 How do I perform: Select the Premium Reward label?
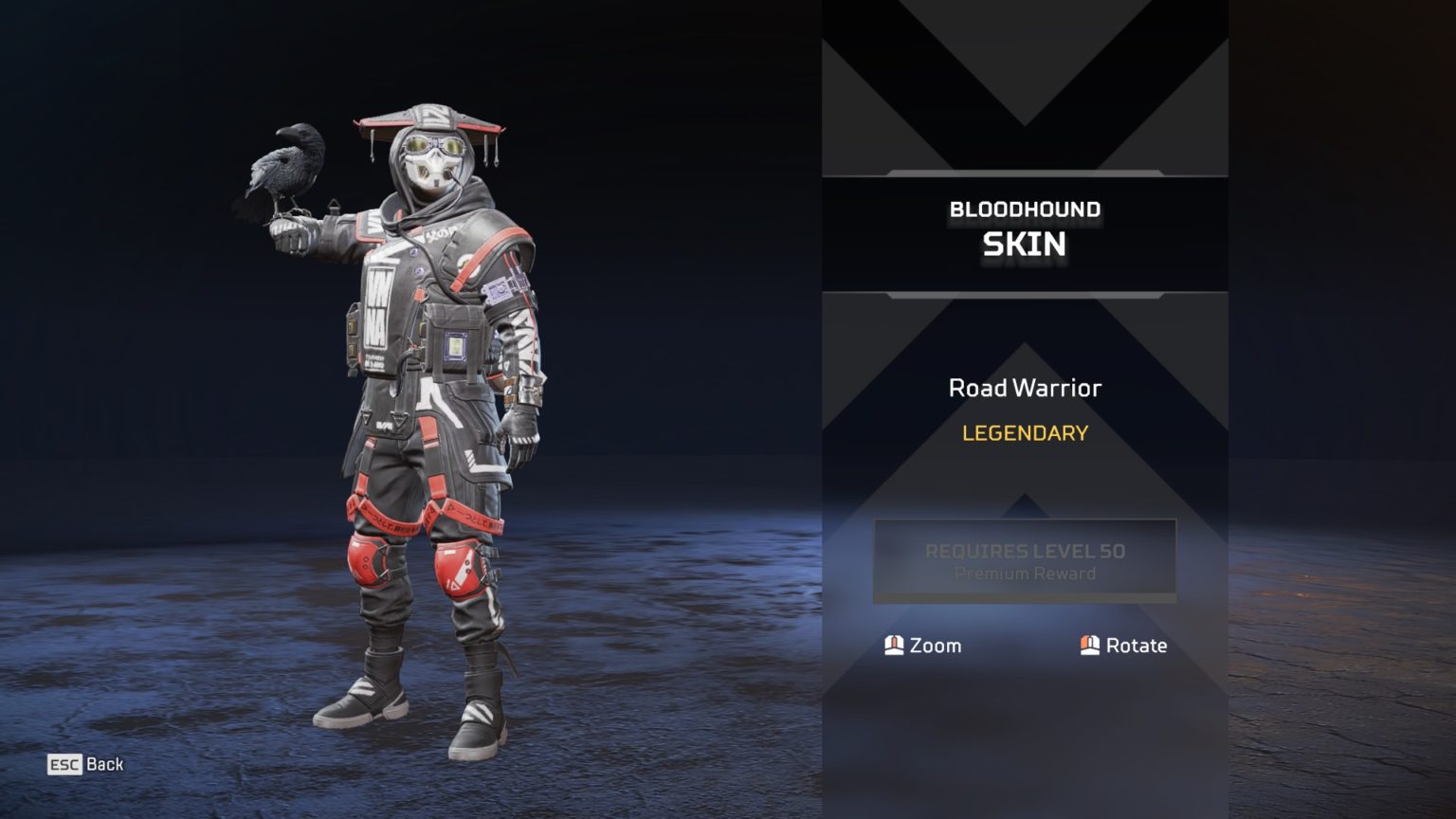click(x=1025, y=573)
